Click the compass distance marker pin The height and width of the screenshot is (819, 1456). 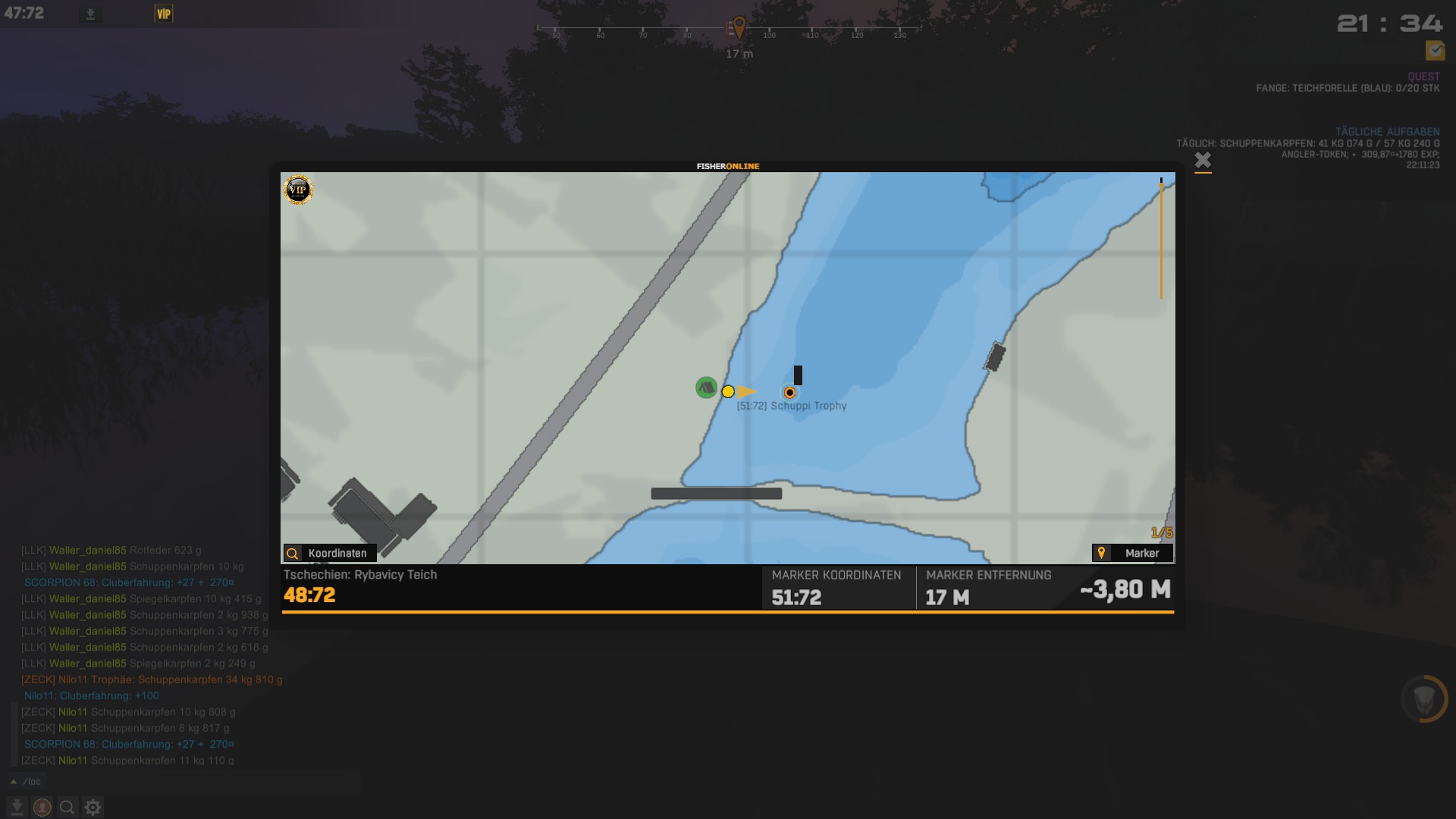pos(739,28)
